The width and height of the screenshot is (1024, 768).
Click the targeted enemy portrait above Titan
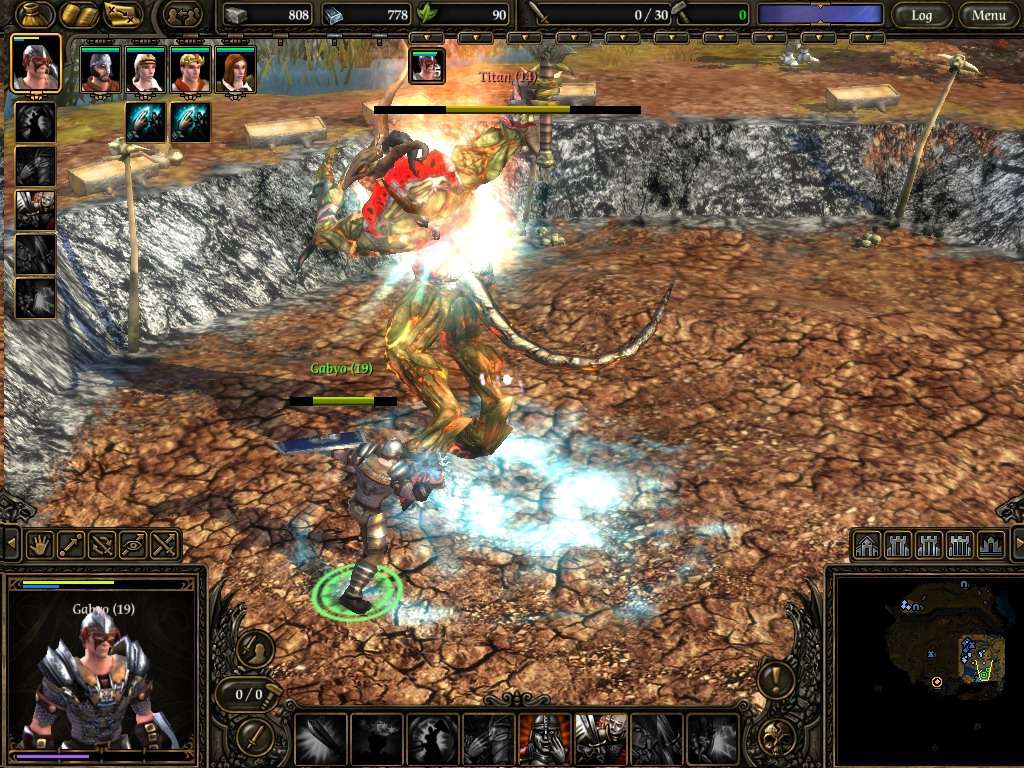[427, 66]
